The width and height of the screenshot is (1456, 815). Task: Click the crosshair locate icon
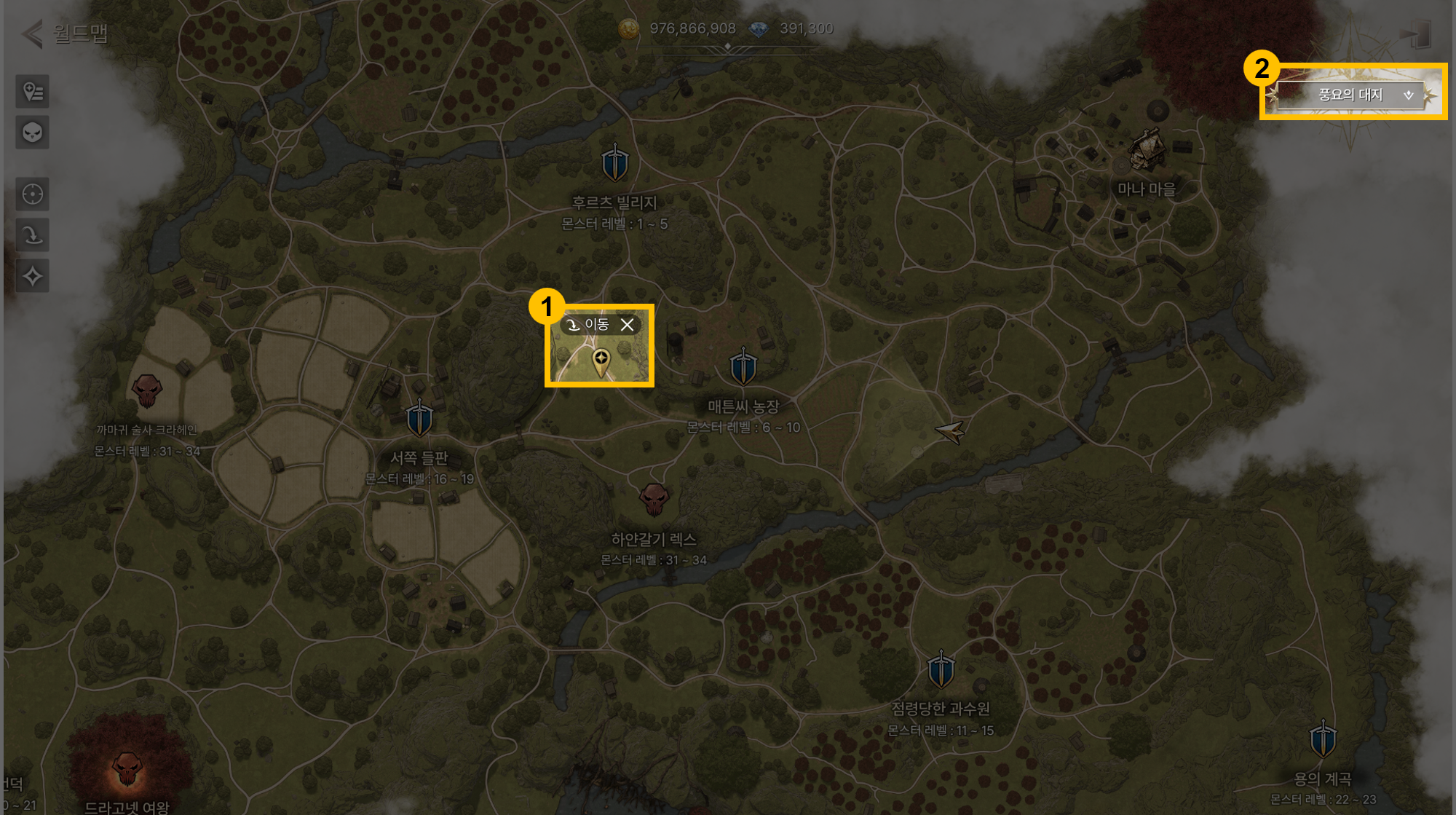[33, 194]
